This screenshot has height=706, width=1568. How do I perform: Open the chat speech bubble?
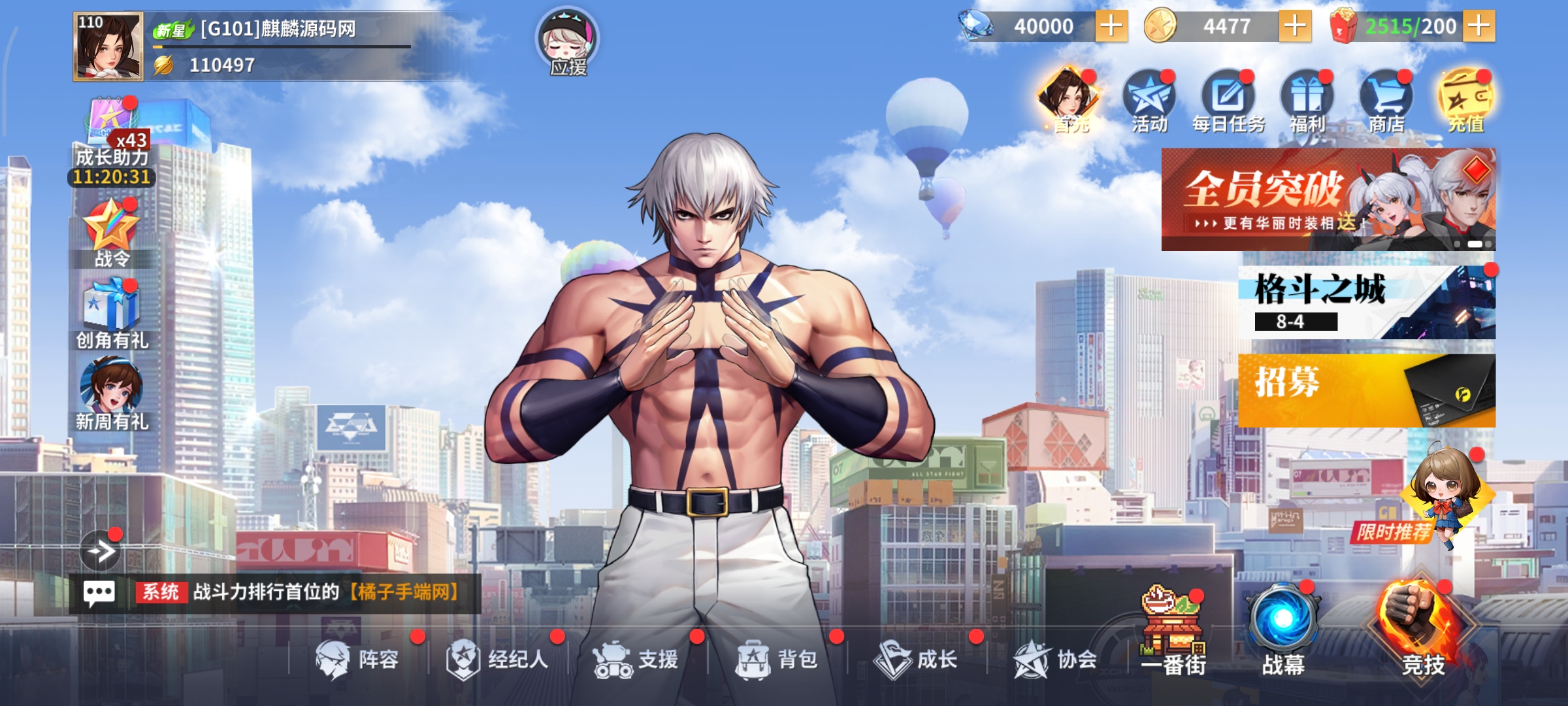click(99, 593)
